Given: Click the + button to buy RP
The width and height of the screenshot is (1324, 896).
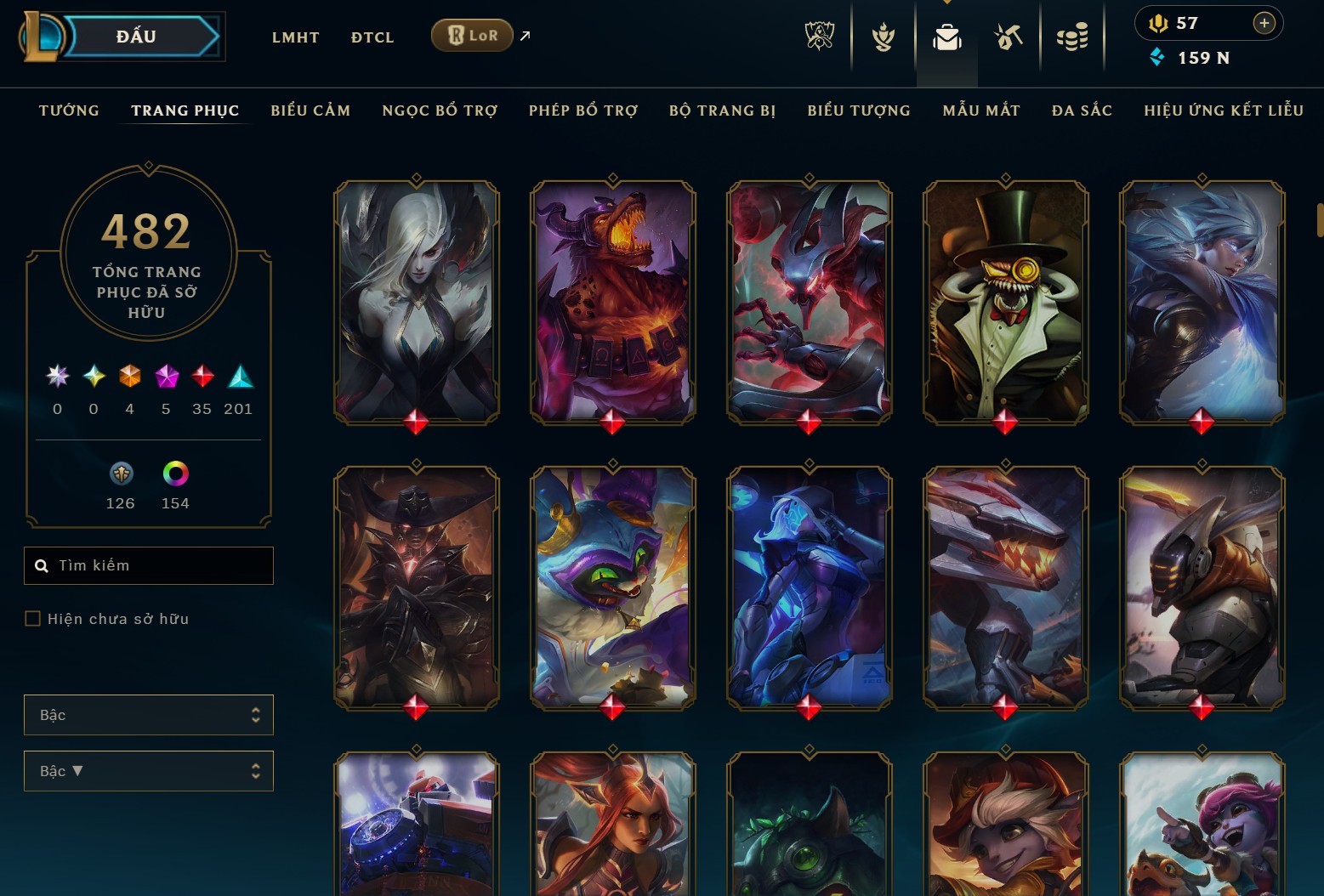Looking at the screenshot, I should 1264,23.
